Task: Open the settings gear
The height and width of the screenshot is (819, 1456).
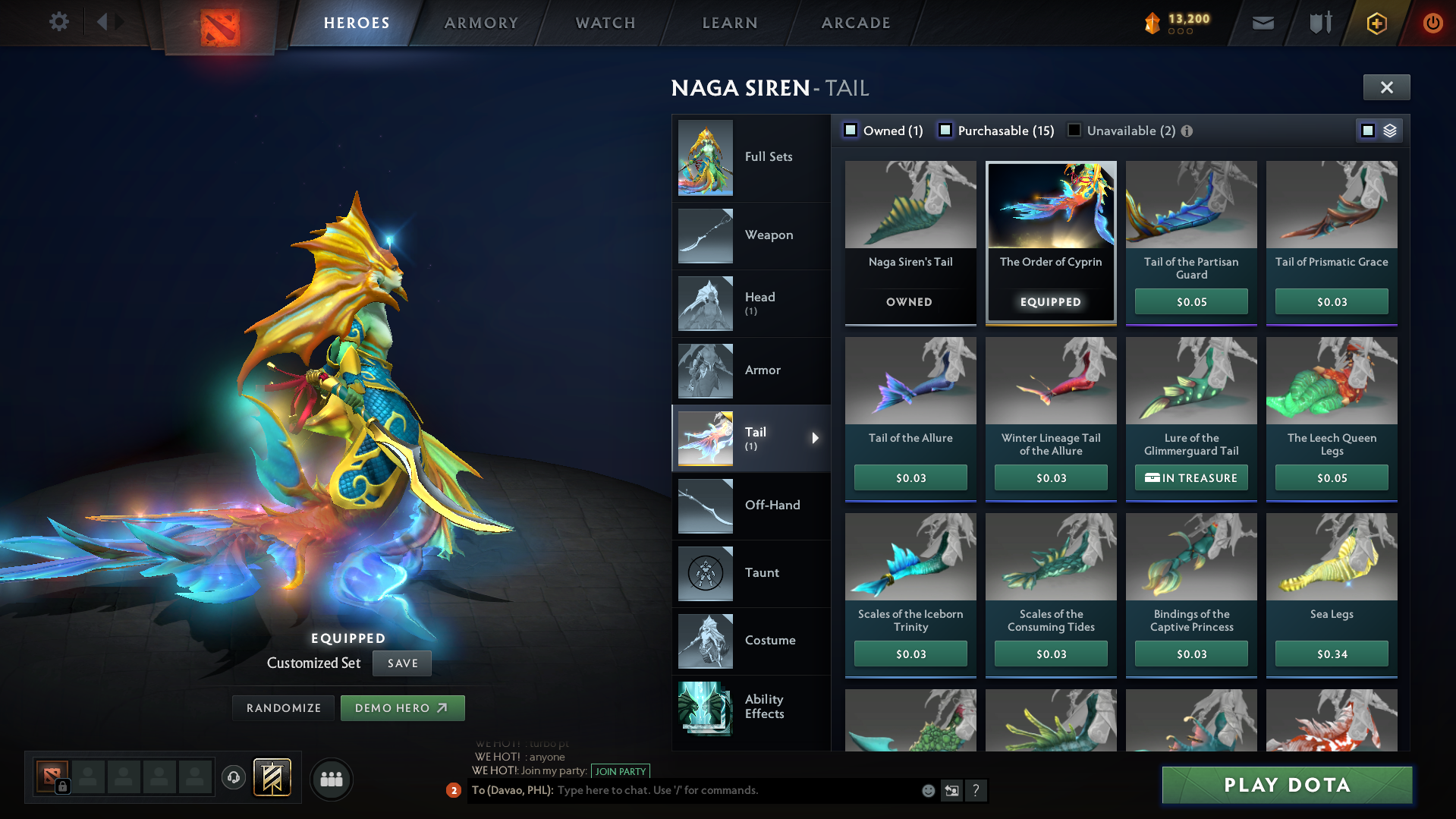Action: coord(58,22)
